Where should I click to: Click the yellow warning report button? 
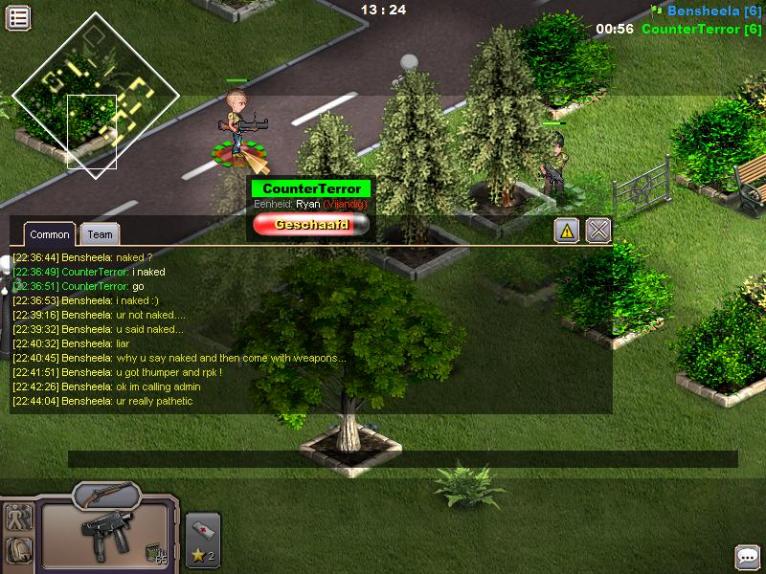tap(567, 231)
